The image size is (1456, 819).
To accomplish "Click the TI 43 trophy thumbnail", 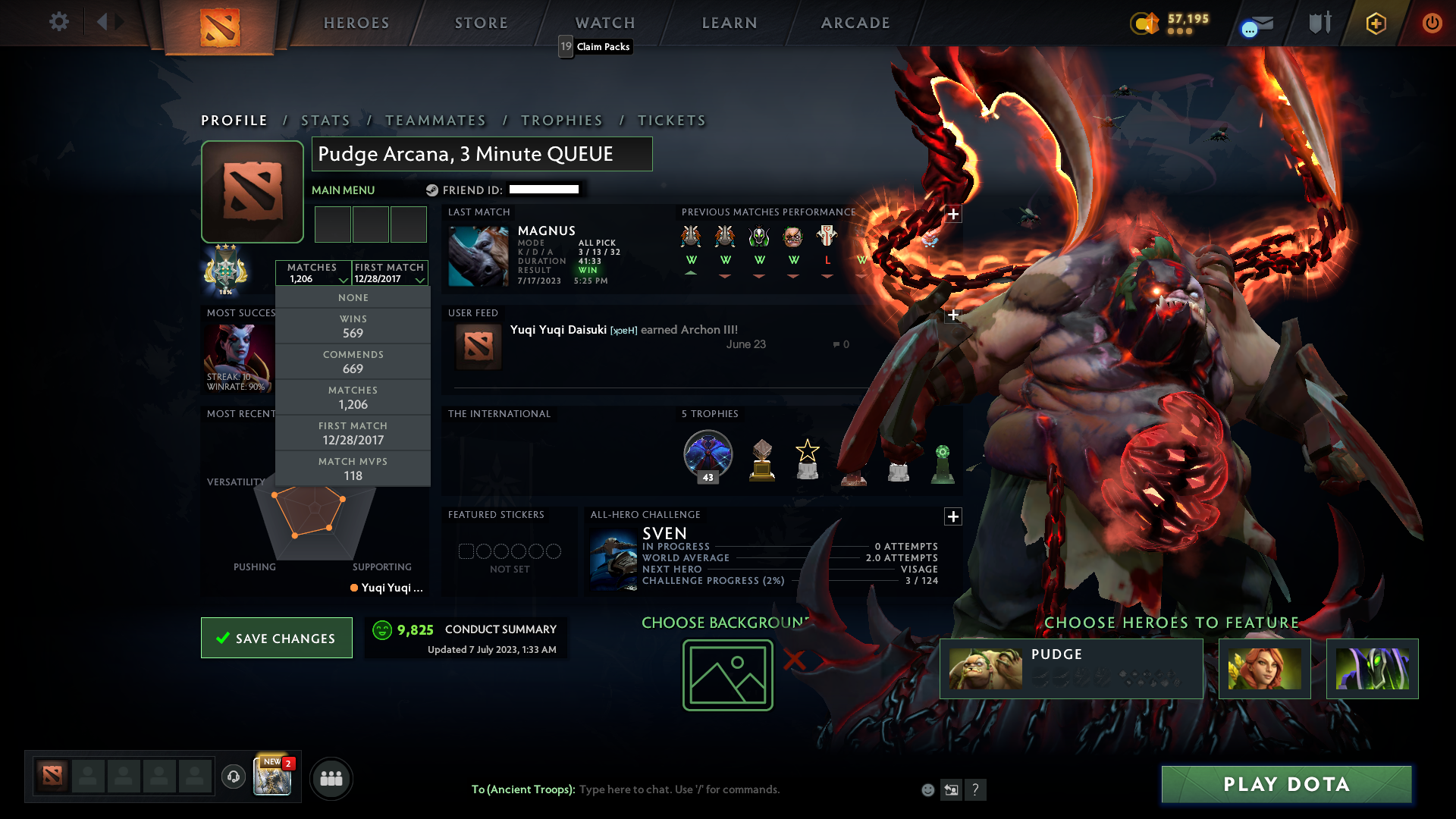I will pyautogui.click(x=708, y=455).
